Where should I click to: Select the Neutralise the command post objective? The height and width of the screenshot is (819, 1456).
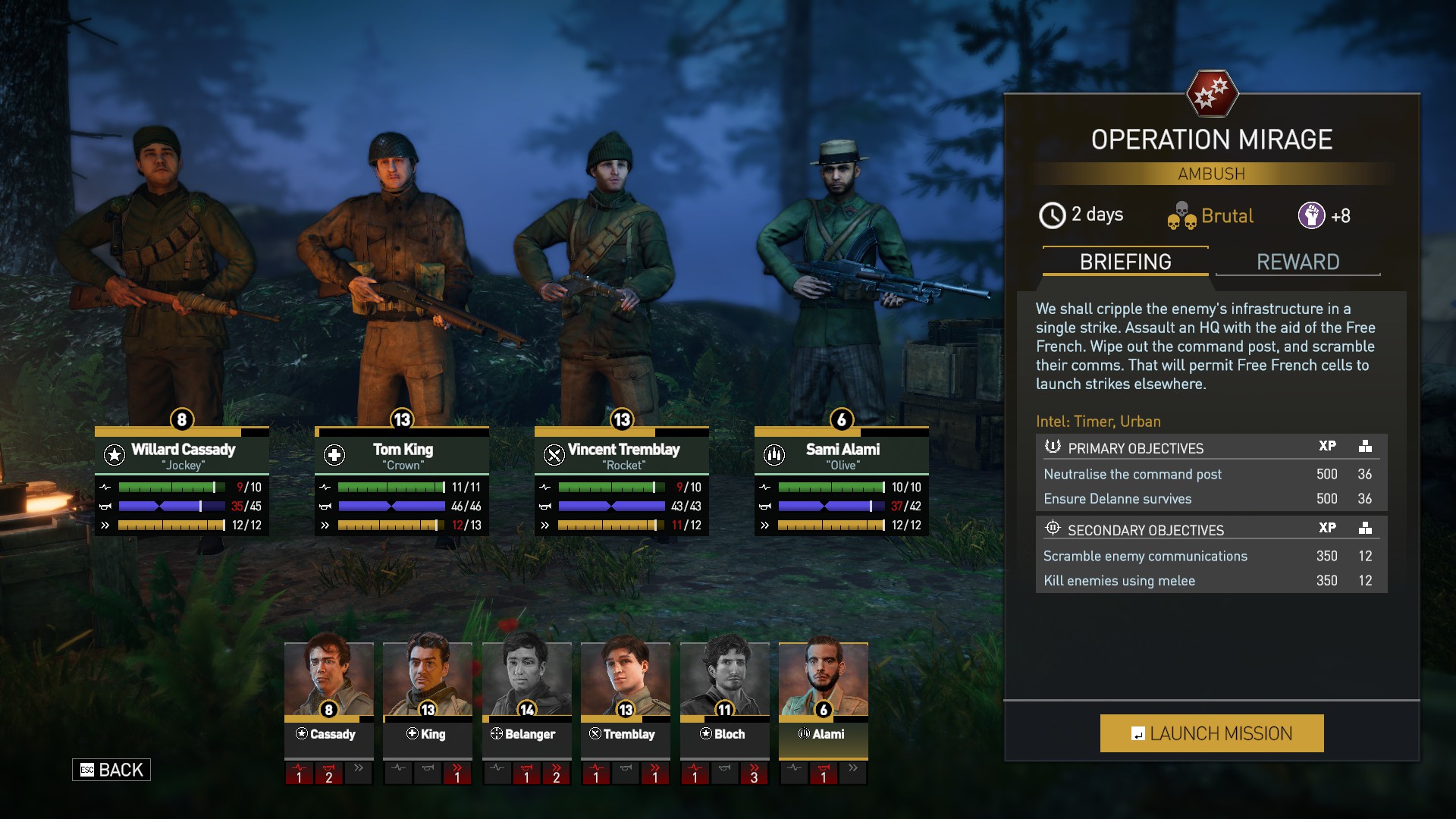(1133, 474)
